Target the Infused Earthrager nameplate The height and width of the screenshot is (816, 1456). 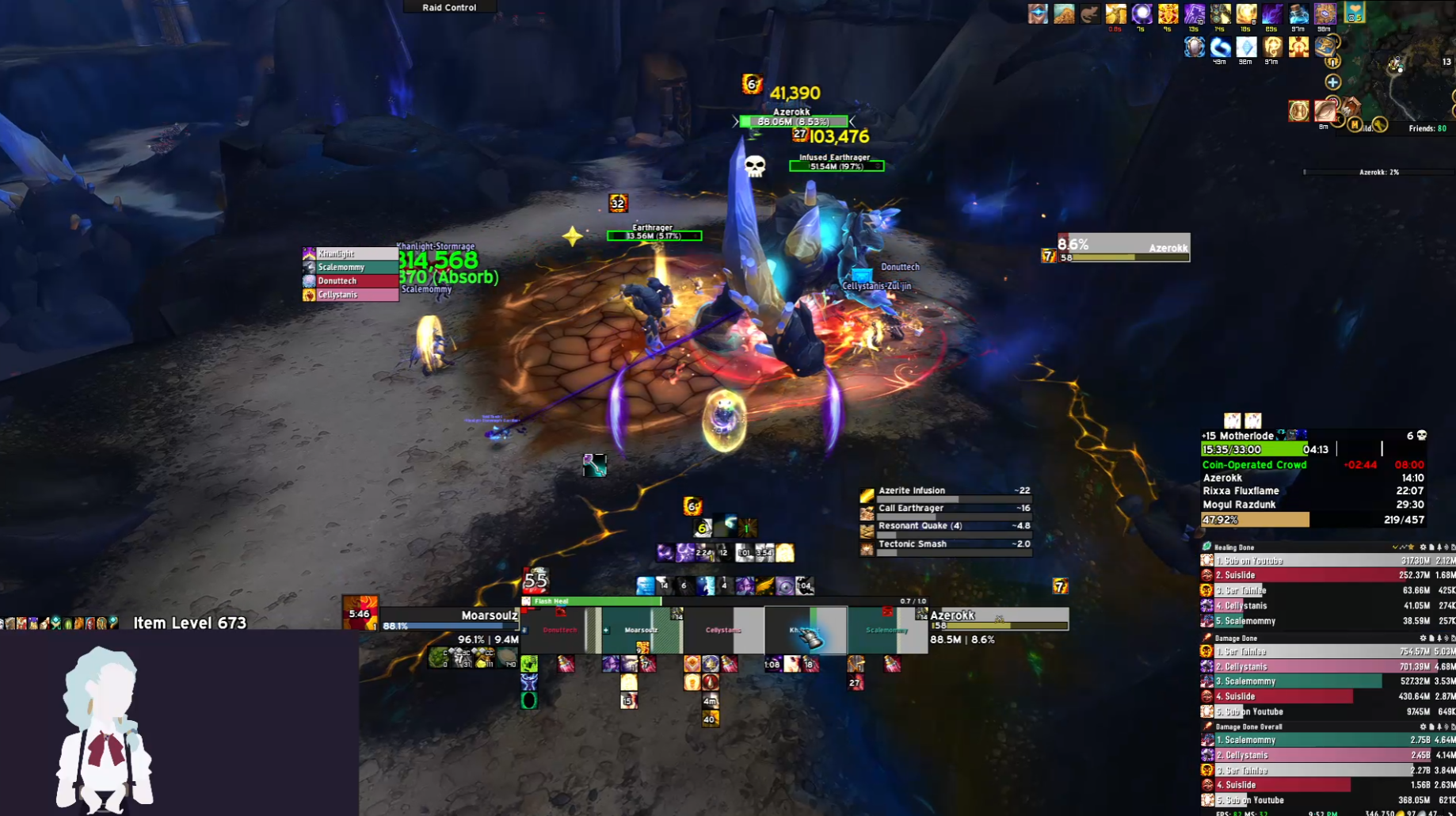click(x=837, y=166)
